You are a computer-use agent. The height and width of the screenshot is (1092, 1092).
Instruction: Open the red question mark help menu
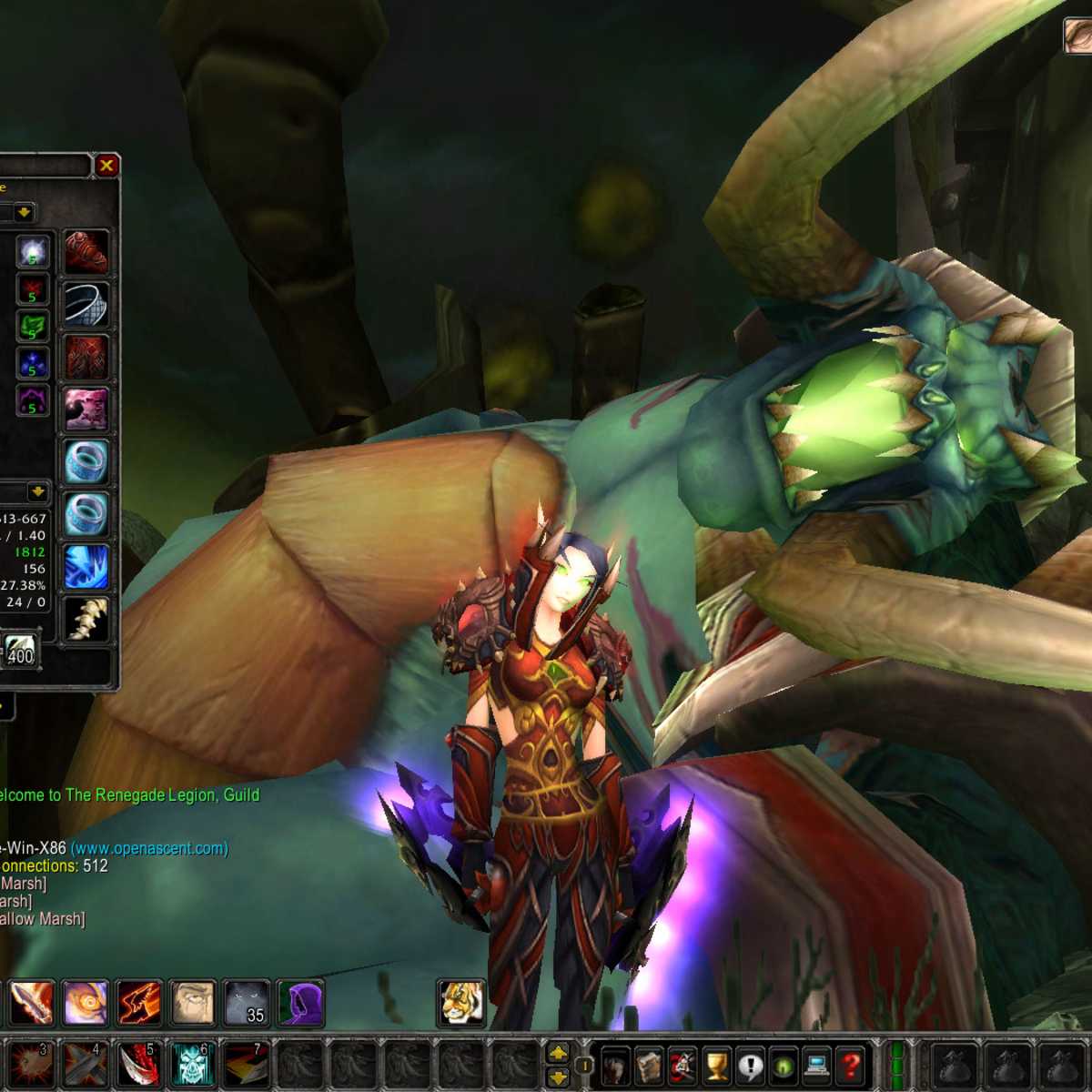click(x=850, y=1065)
